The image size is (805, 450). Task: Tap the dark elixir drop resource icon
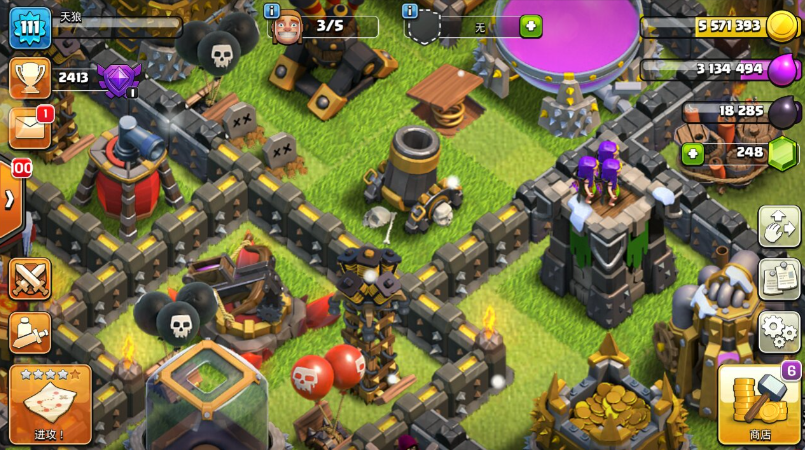(781, 112)
